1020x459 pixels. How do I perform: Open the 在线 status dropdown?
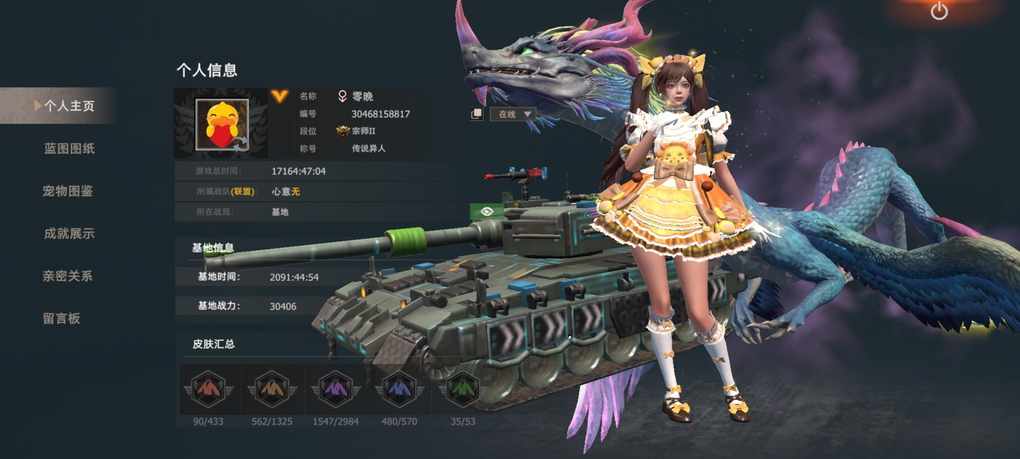point(514,114)
